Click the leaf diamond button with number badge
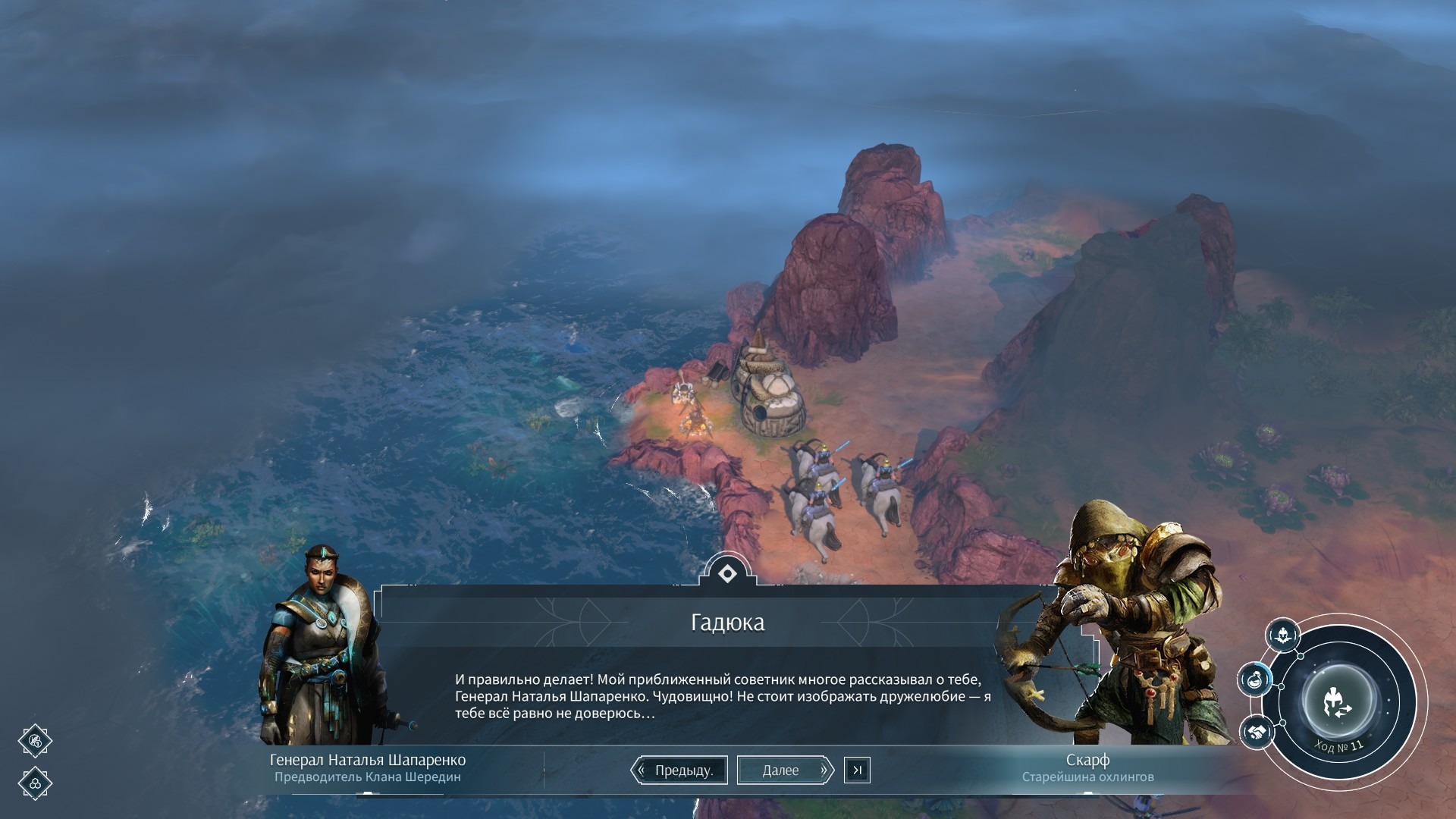 click(x=35, y=741)
